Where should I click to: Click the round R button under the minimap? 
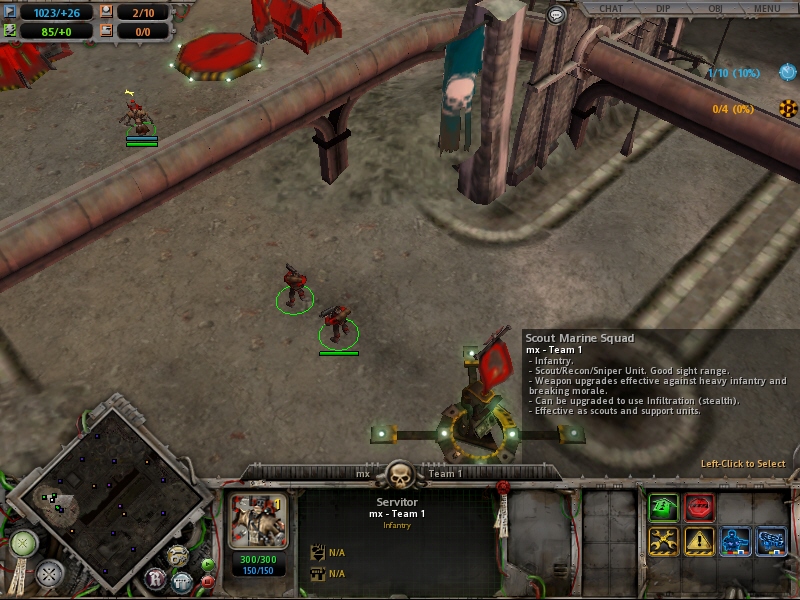coord(156,578)
